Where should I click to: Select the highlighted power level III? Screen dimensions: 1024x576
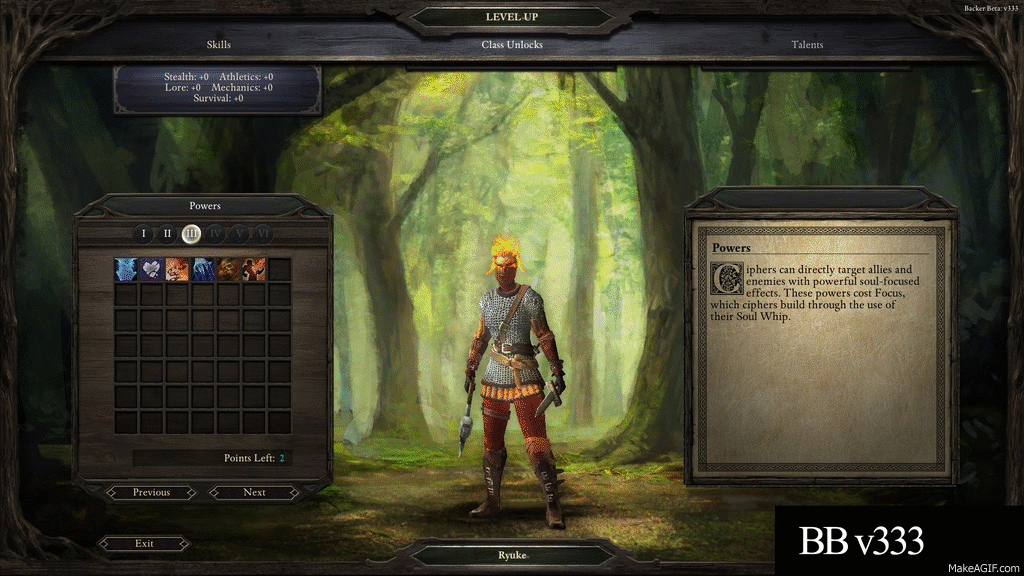point(191,234)
